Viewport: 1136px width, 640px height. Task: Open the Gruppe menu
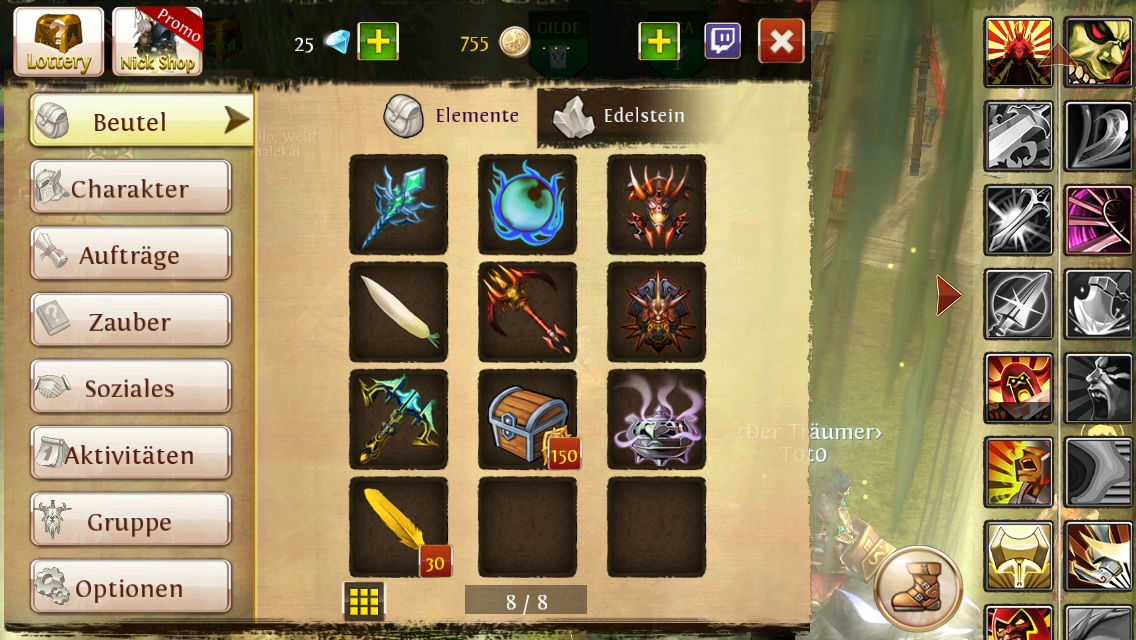[x=131, y=521]
